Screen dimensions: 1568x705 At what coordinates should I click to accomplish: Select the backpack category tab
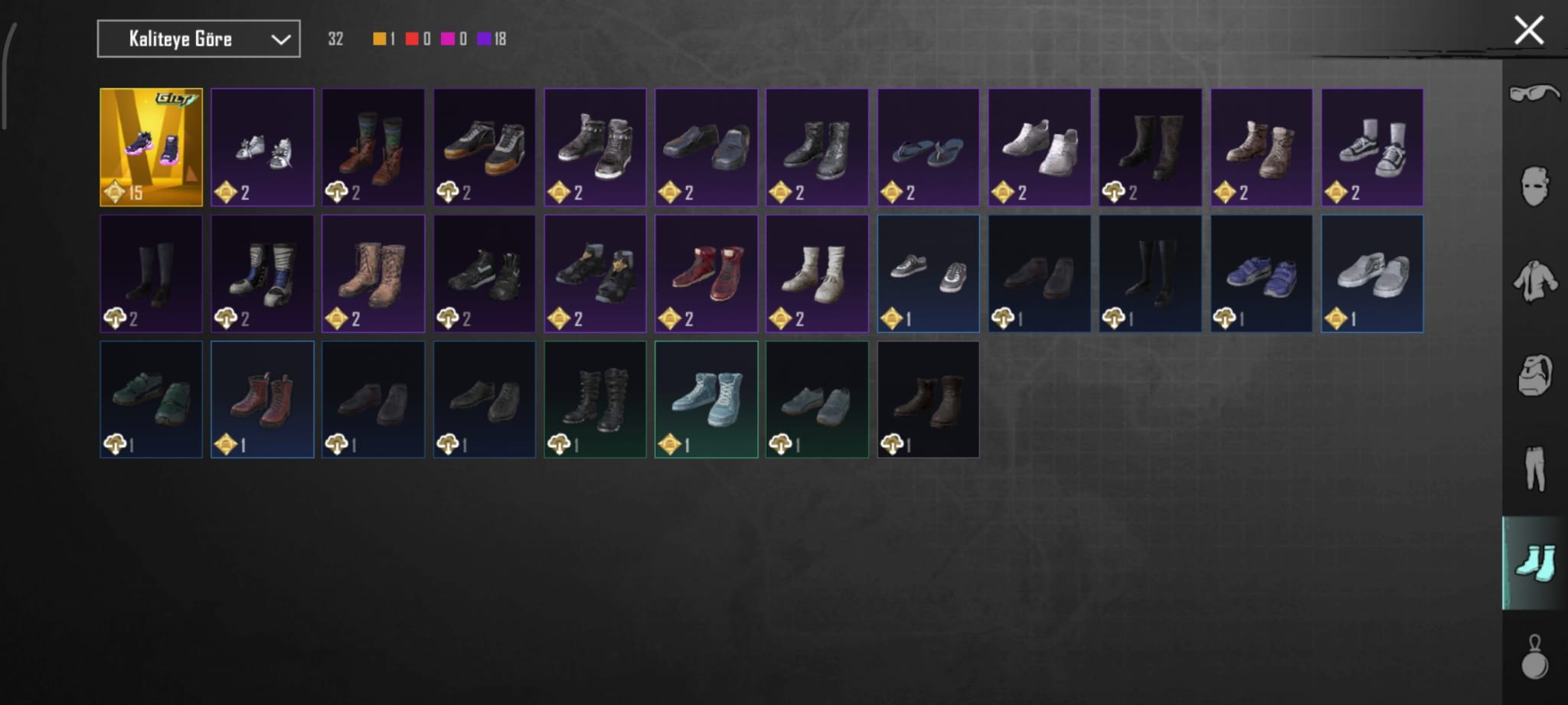(1534, 375)
